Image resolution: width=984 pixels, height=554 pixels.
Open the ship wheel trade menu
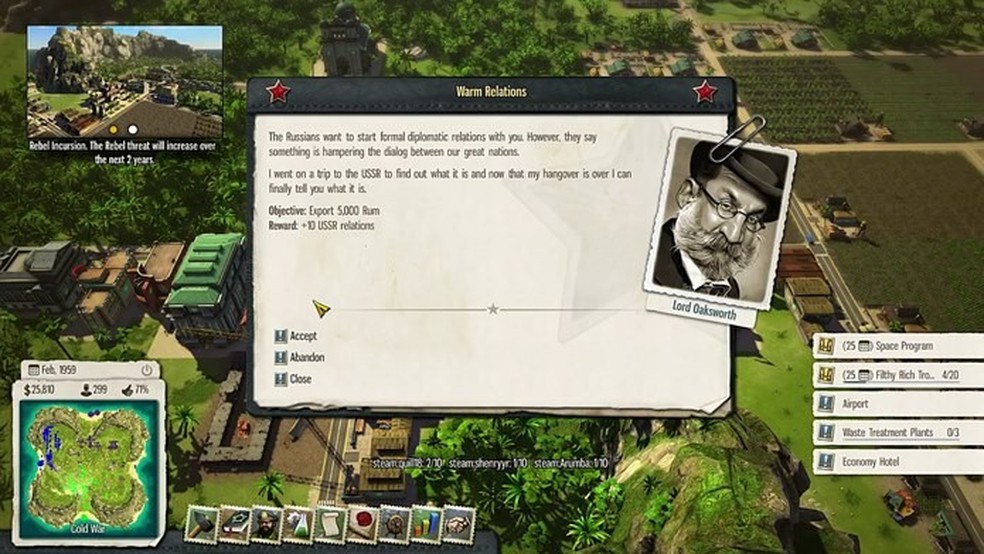(x=395, y=523)
